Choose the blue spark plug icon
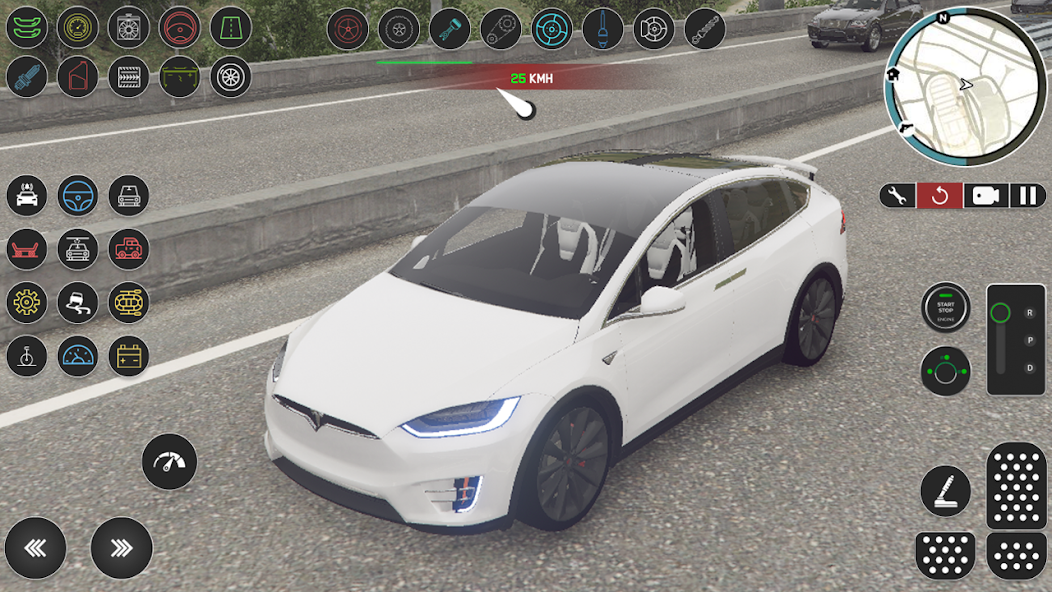 coord(27,77)
